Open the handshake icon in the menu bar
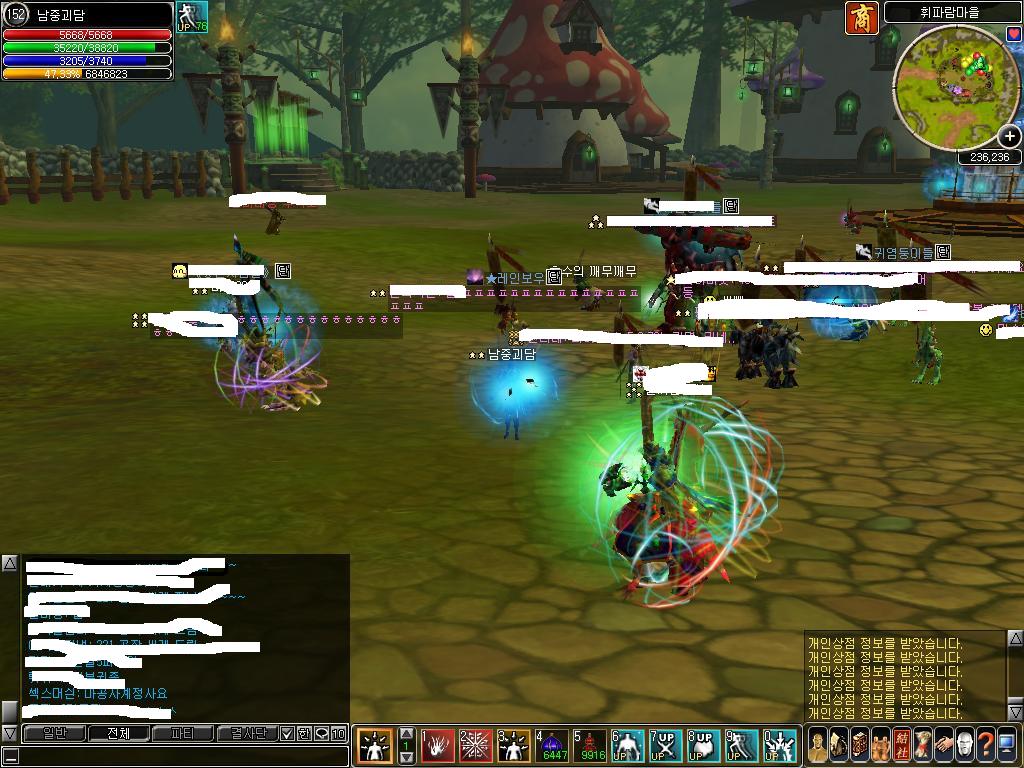Viewport: 1024px width, 768px height. (943, 746)
